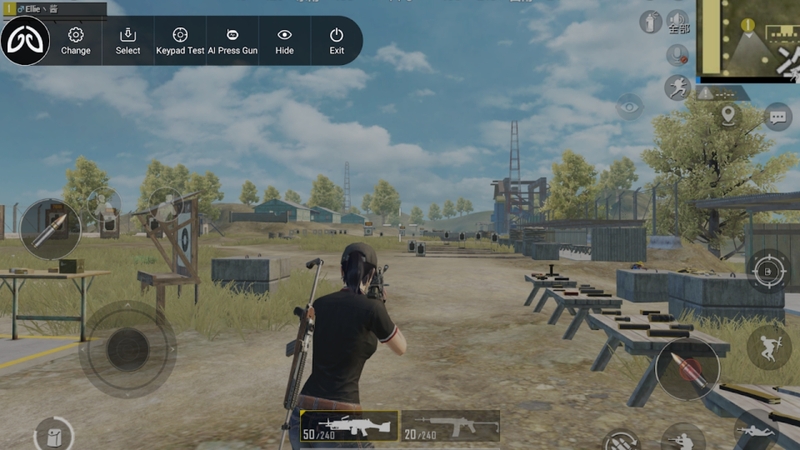The width and height of the screenshot is (800, 450).
Task: Tap the running man sprint icon
Action: pos(678,87)
